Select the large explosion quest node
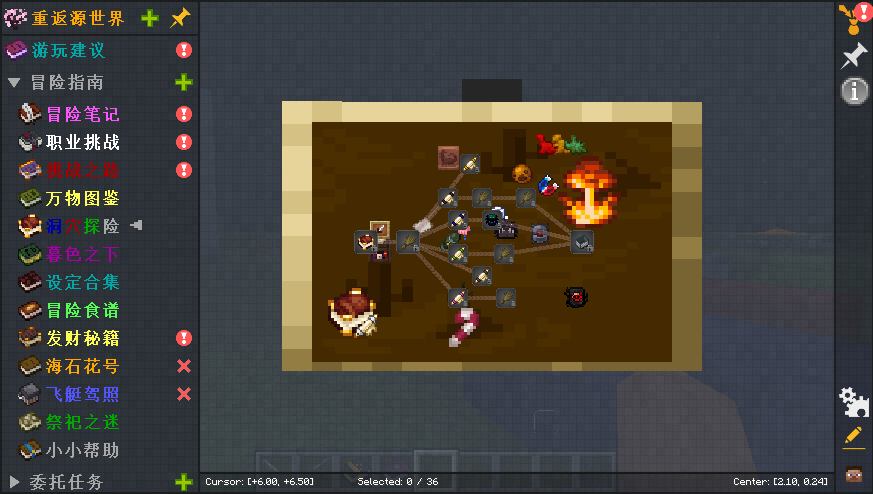The image size is (873, 494). [592, 193]
